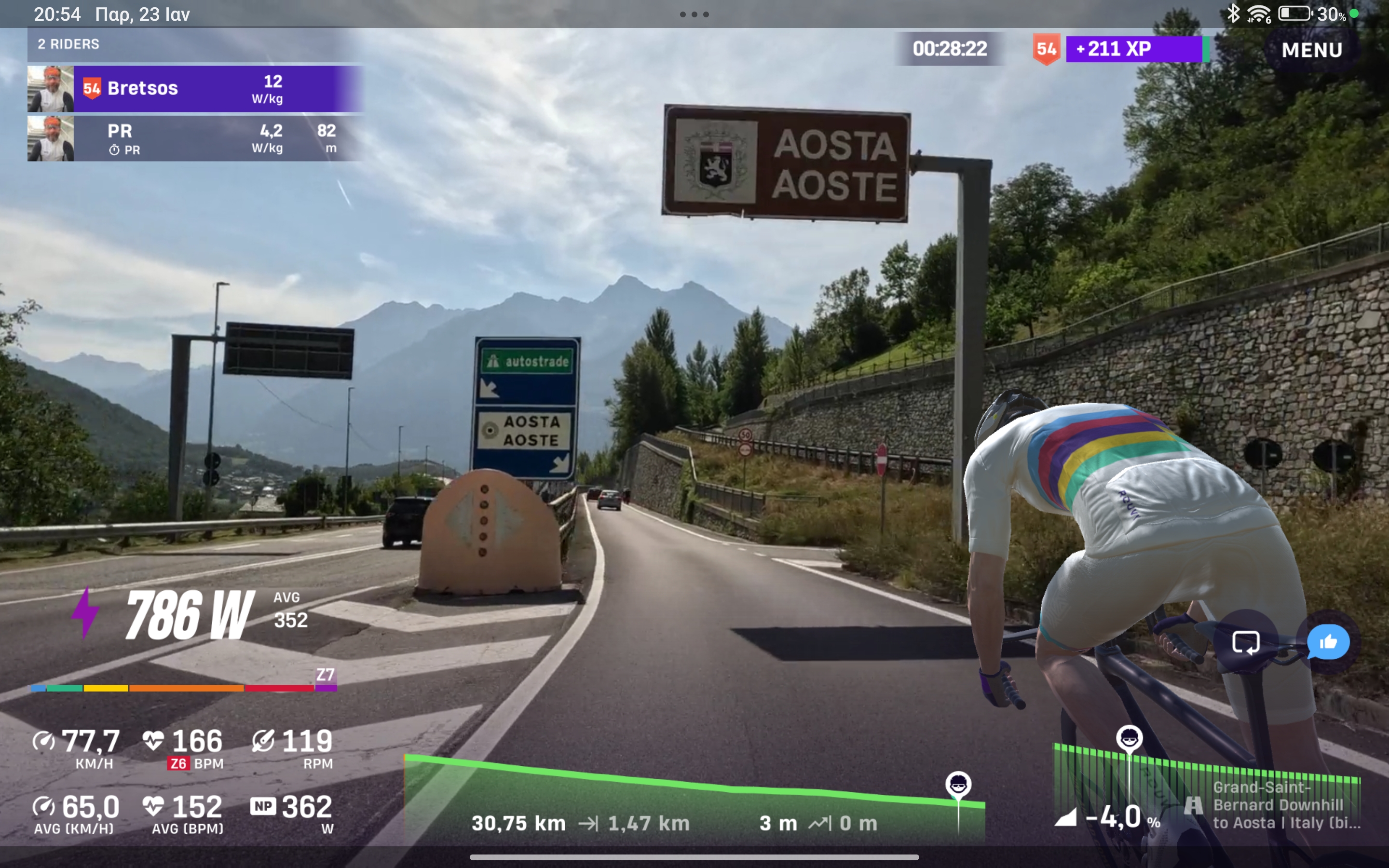Give a thumbs up reaction
Viewport: 1389px width, 868px height.
tap(1328, 642)
